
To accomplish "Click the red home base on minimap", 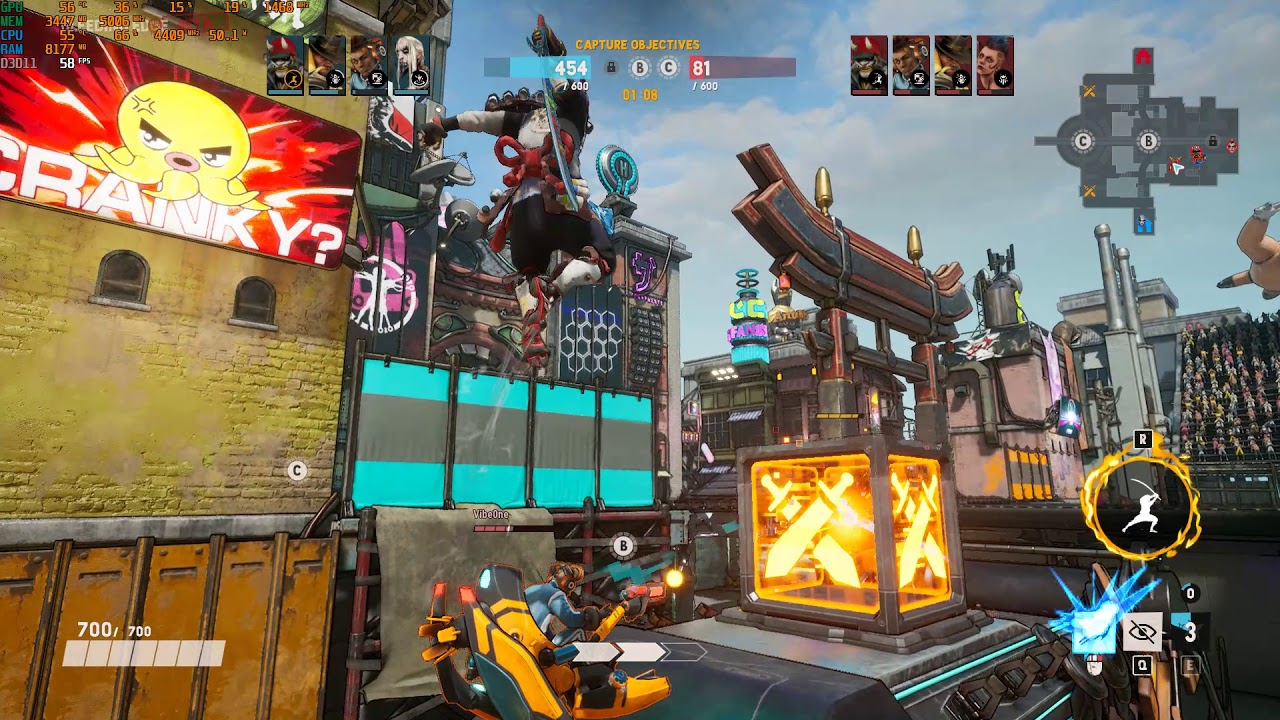I will (x=1143, y=58).
